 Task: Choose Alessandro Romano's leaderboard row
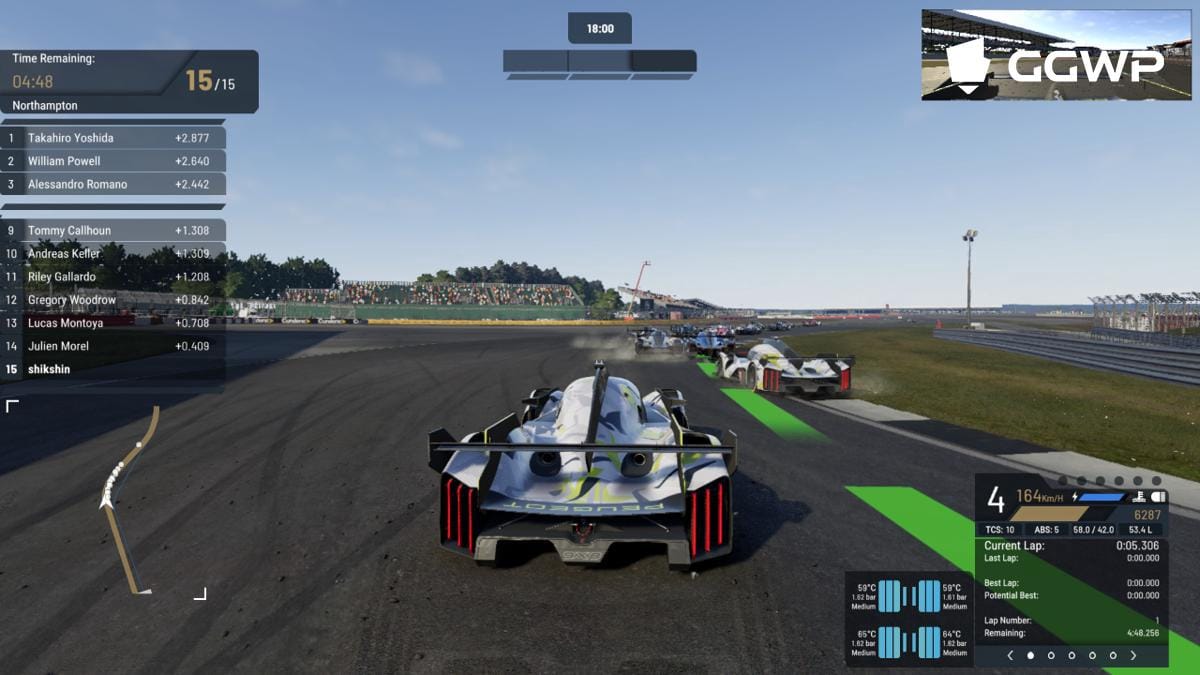pyautogui.click(x=113, y=184)
